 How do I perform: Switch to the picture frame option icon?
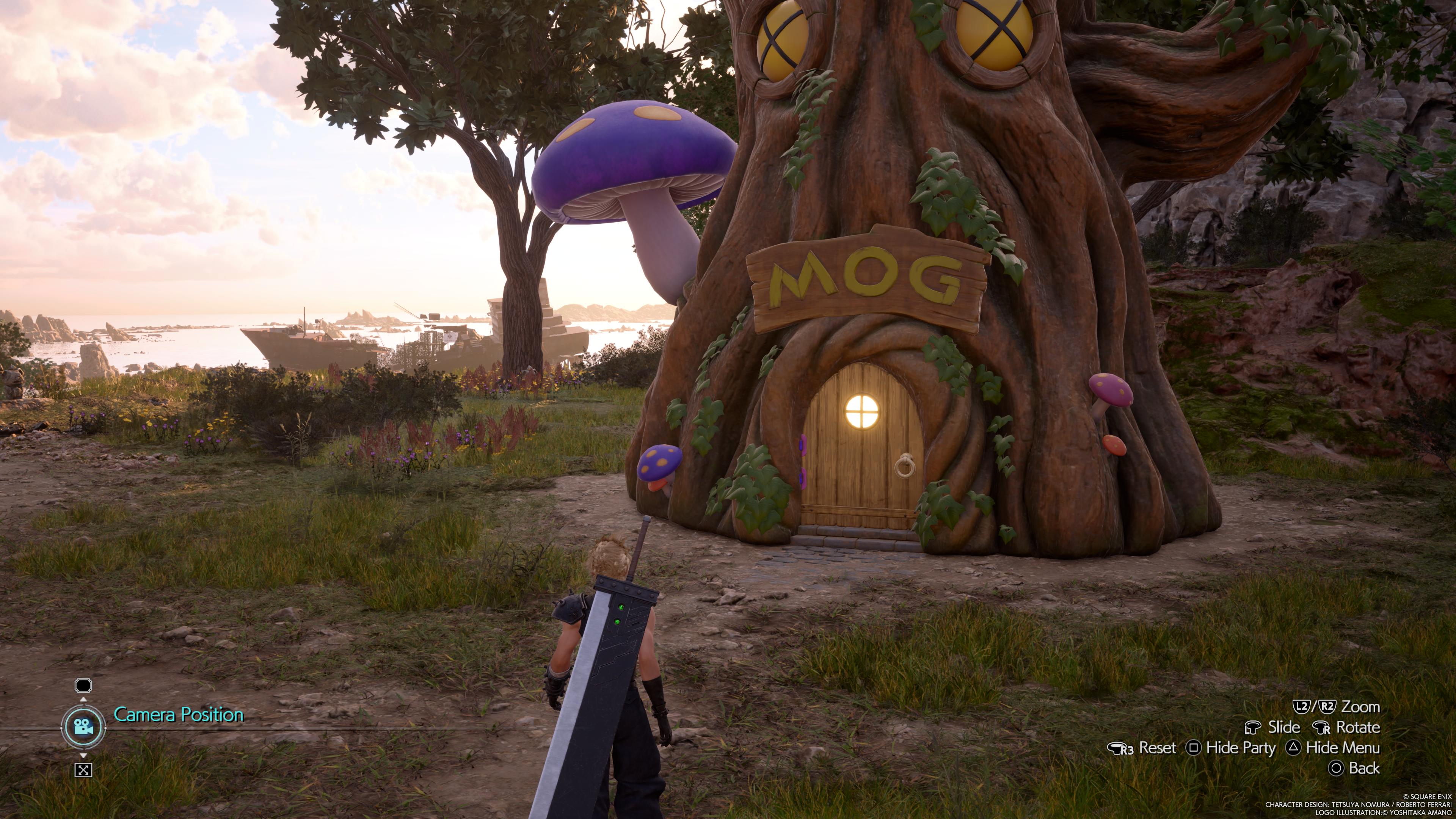pyautogui.click(x=83, y=686)
